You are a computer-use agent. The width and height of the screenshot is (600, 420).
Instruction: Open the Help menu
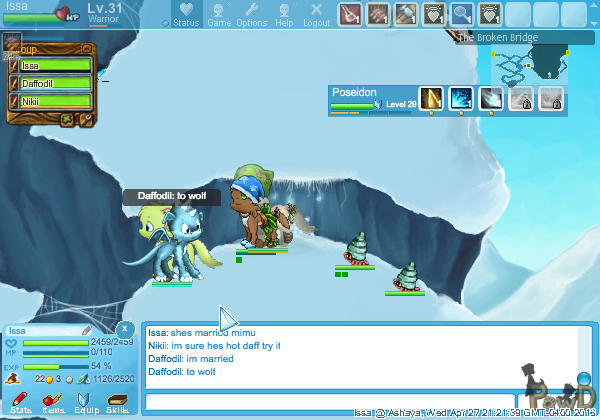pos(285,14)
